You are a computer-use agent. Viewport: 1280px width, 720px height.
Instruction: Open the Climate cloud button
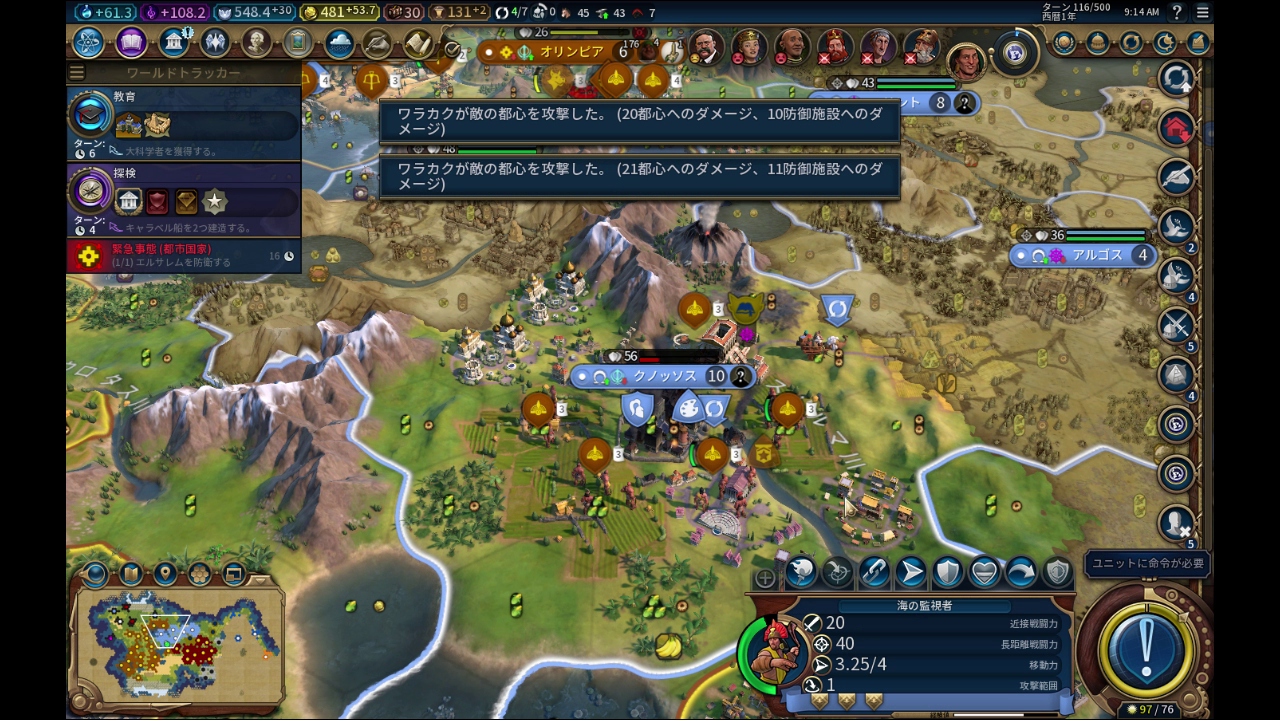coord(339,44)
